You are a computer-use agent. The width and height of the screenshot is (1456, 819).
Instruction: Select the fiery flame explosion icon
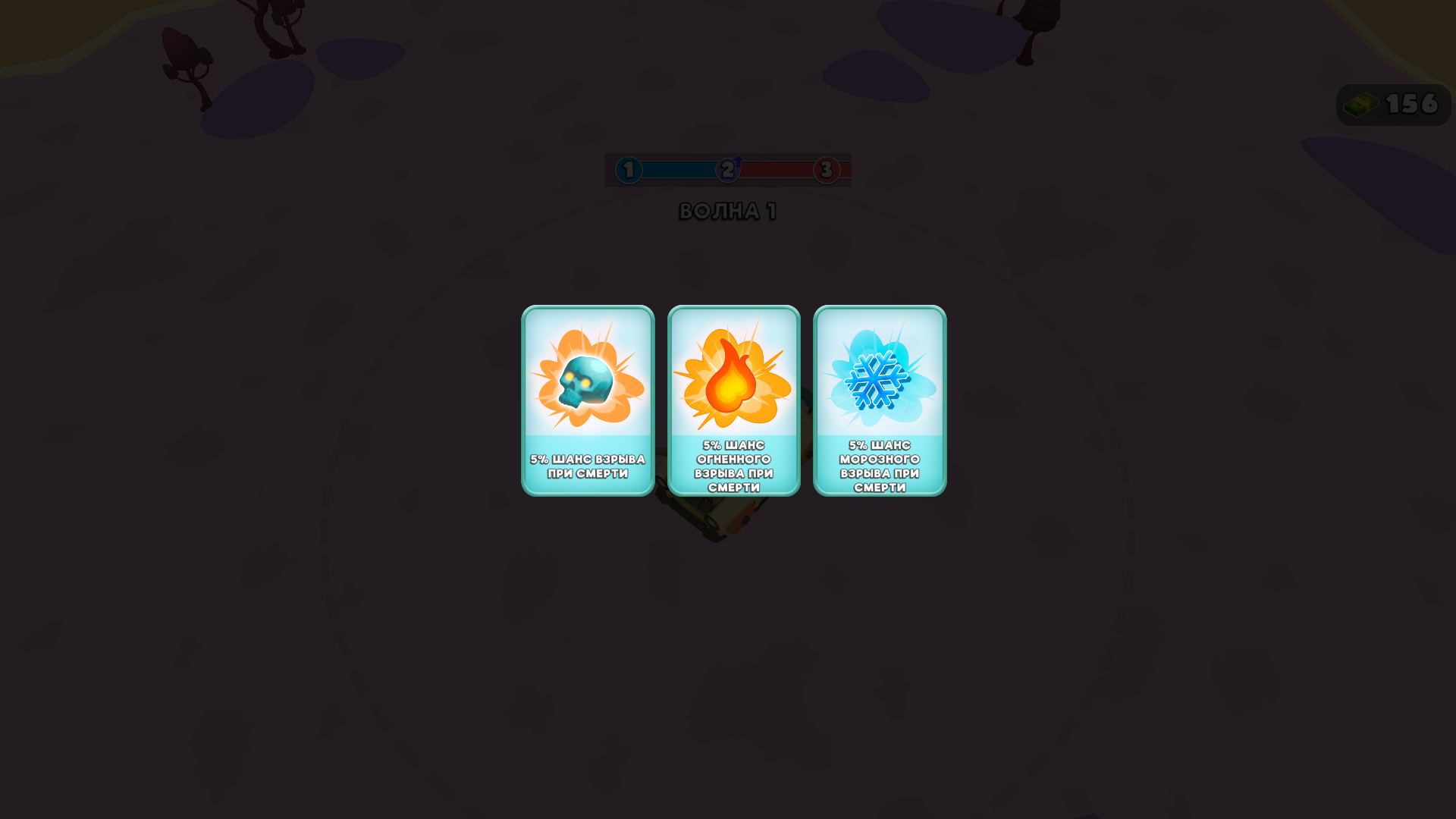(732, 381)
